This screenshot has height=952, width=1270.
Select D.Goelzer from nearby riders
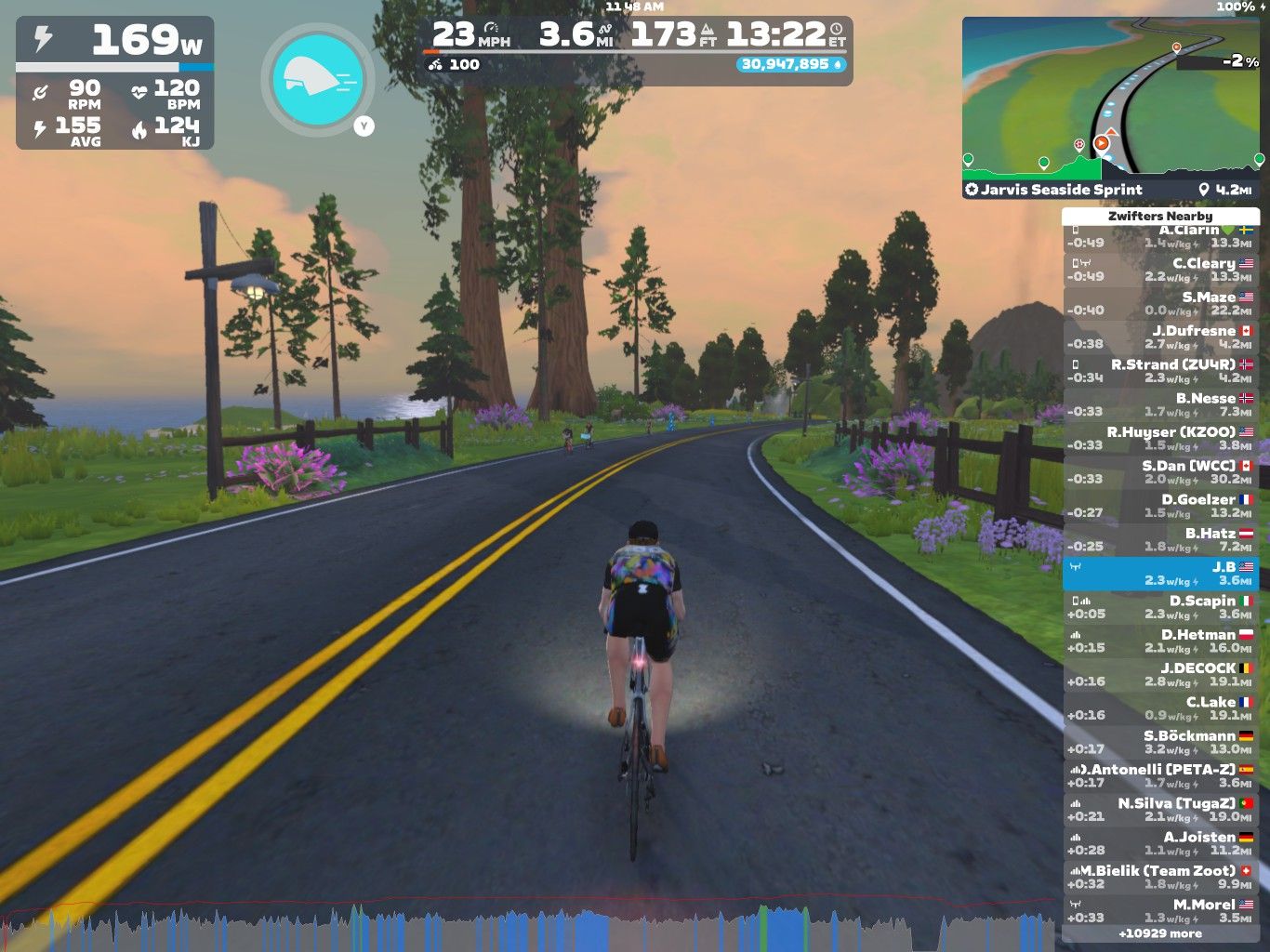pos(1160,506)
